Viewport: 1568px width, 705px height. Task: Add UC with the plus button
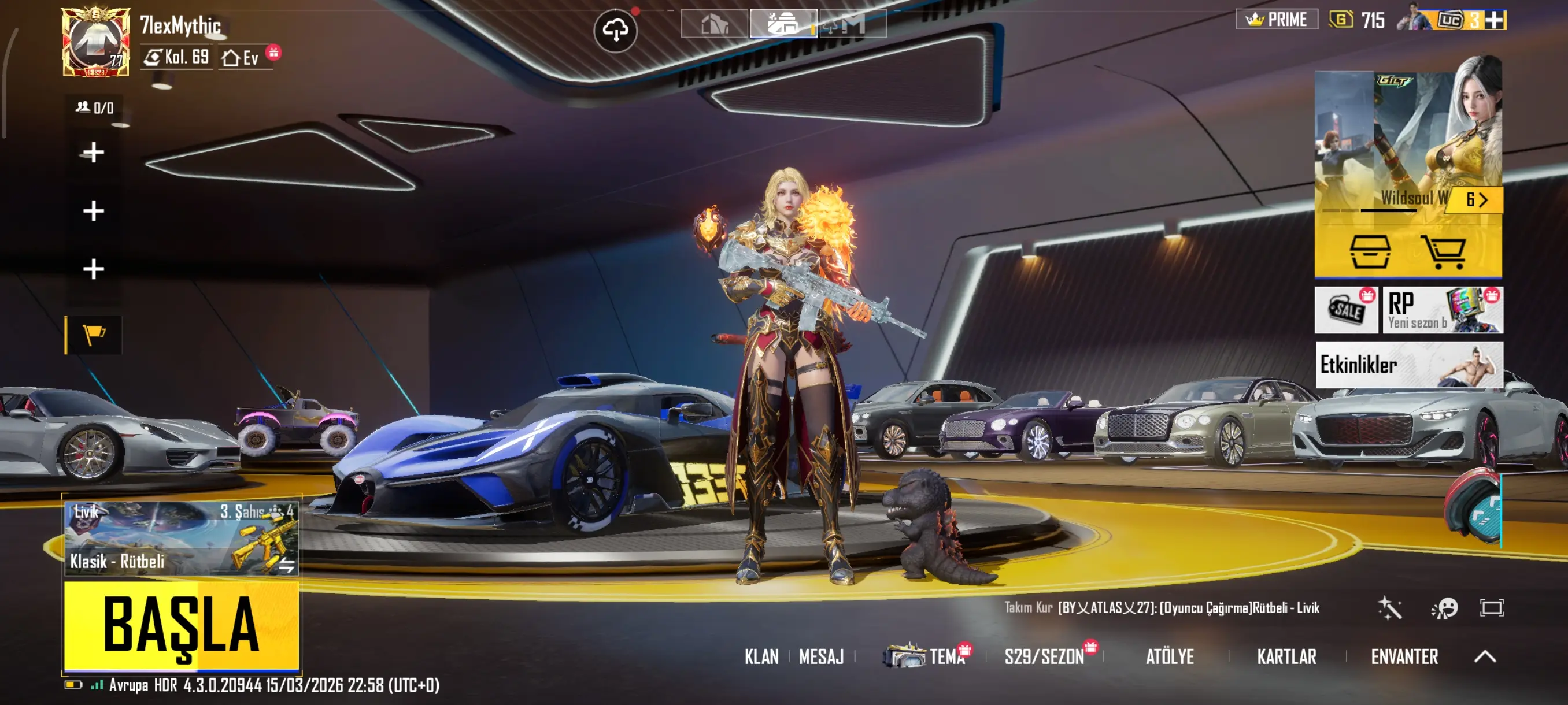[x=1495, y=20]
